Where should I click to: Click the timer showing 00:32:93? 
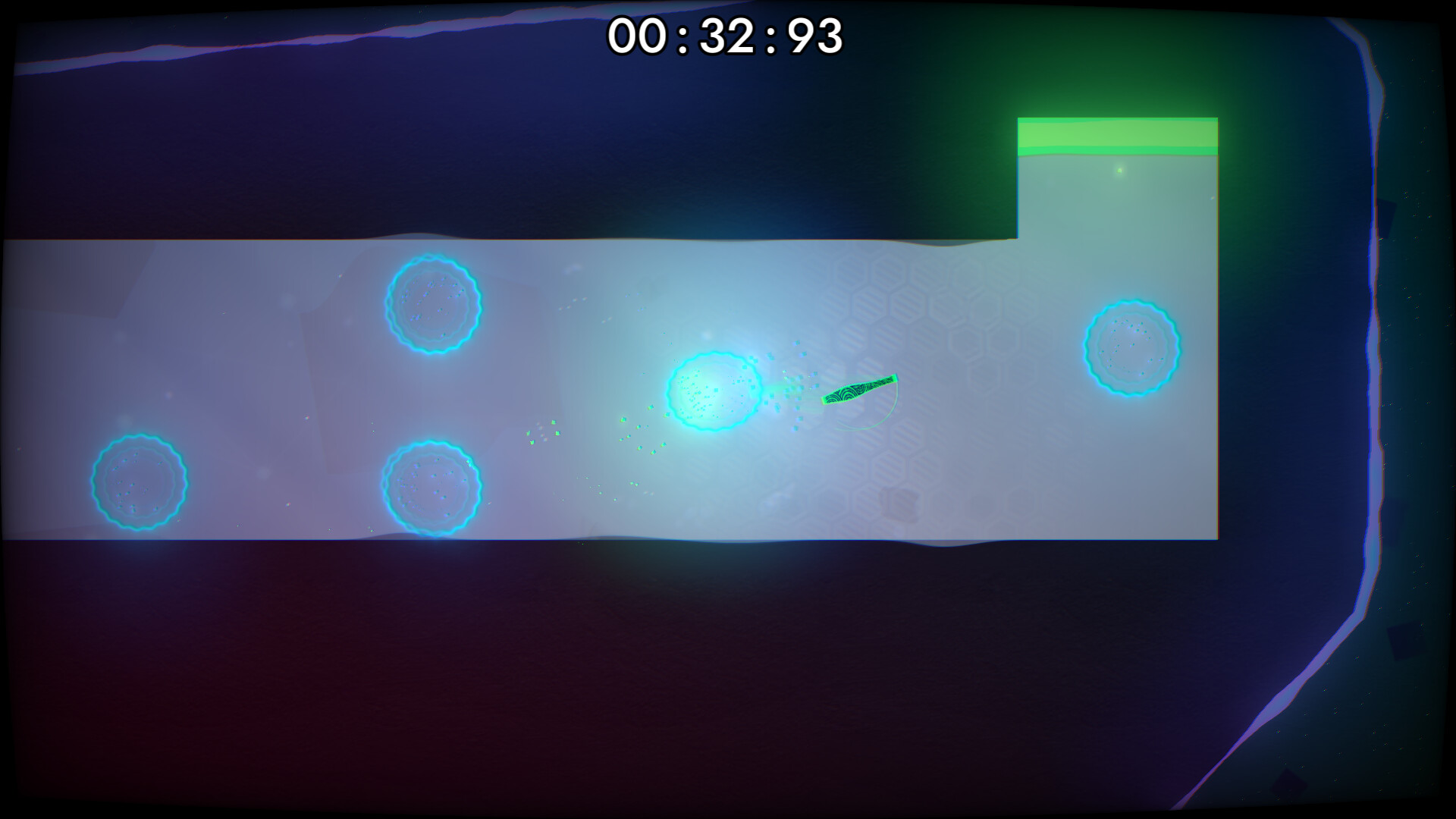pos(724,34)
